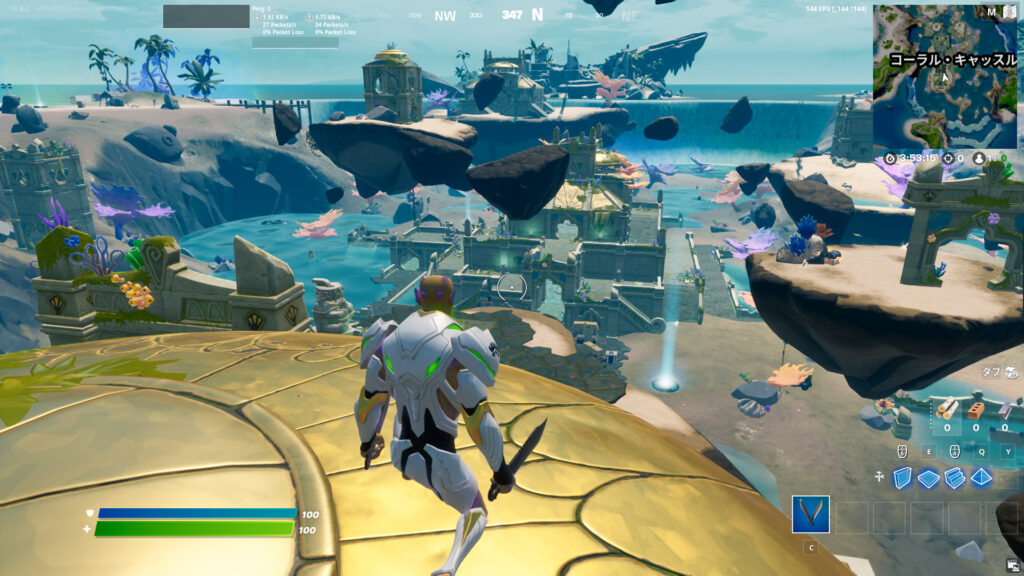Choose the wall building piece
The width and height of the screenshot is (1024, 576).
pyautogui.click(x=903, y=478)
